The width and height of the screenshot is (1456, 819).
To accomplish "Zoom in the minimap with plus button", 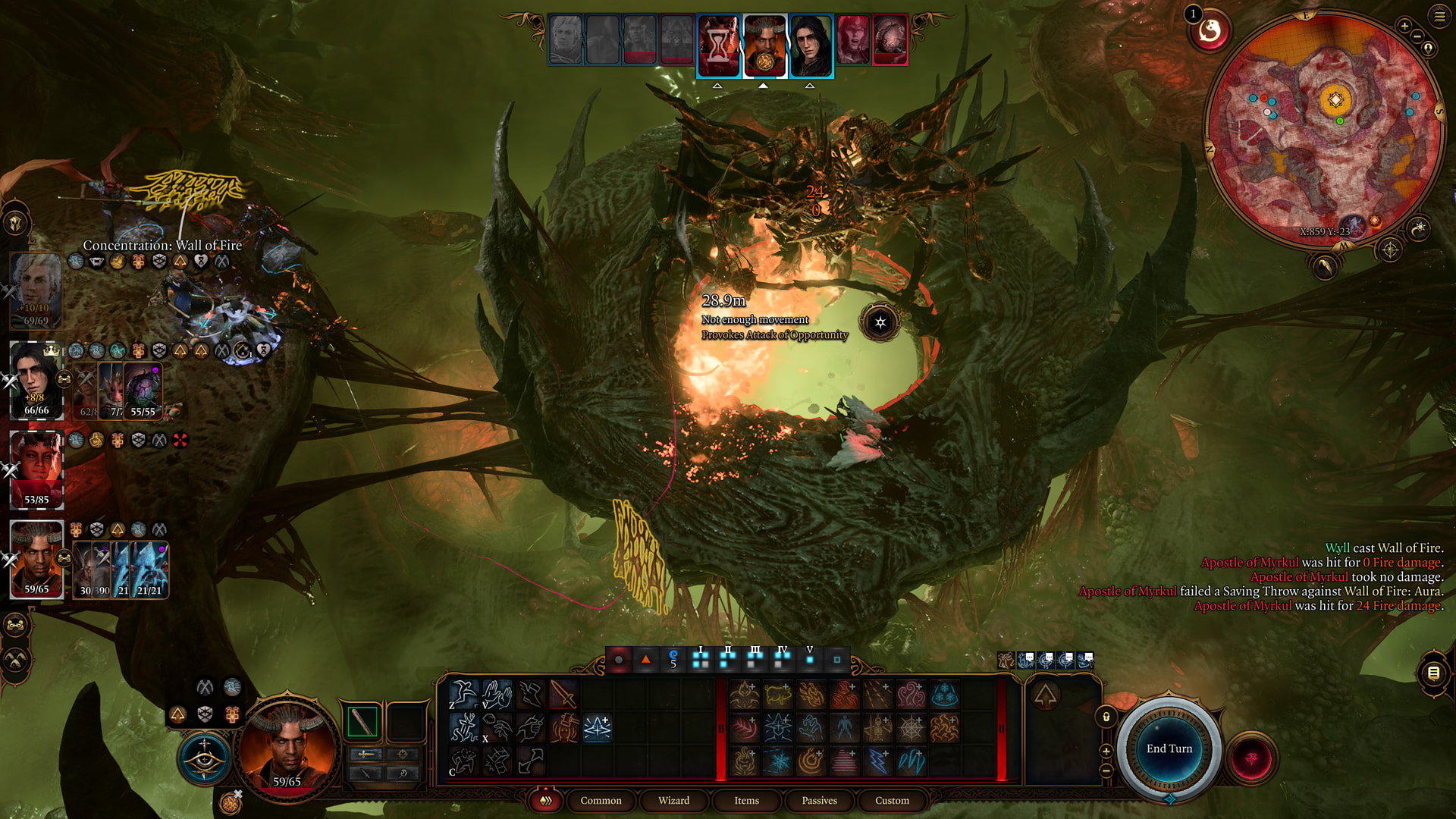I will 1404,26.
